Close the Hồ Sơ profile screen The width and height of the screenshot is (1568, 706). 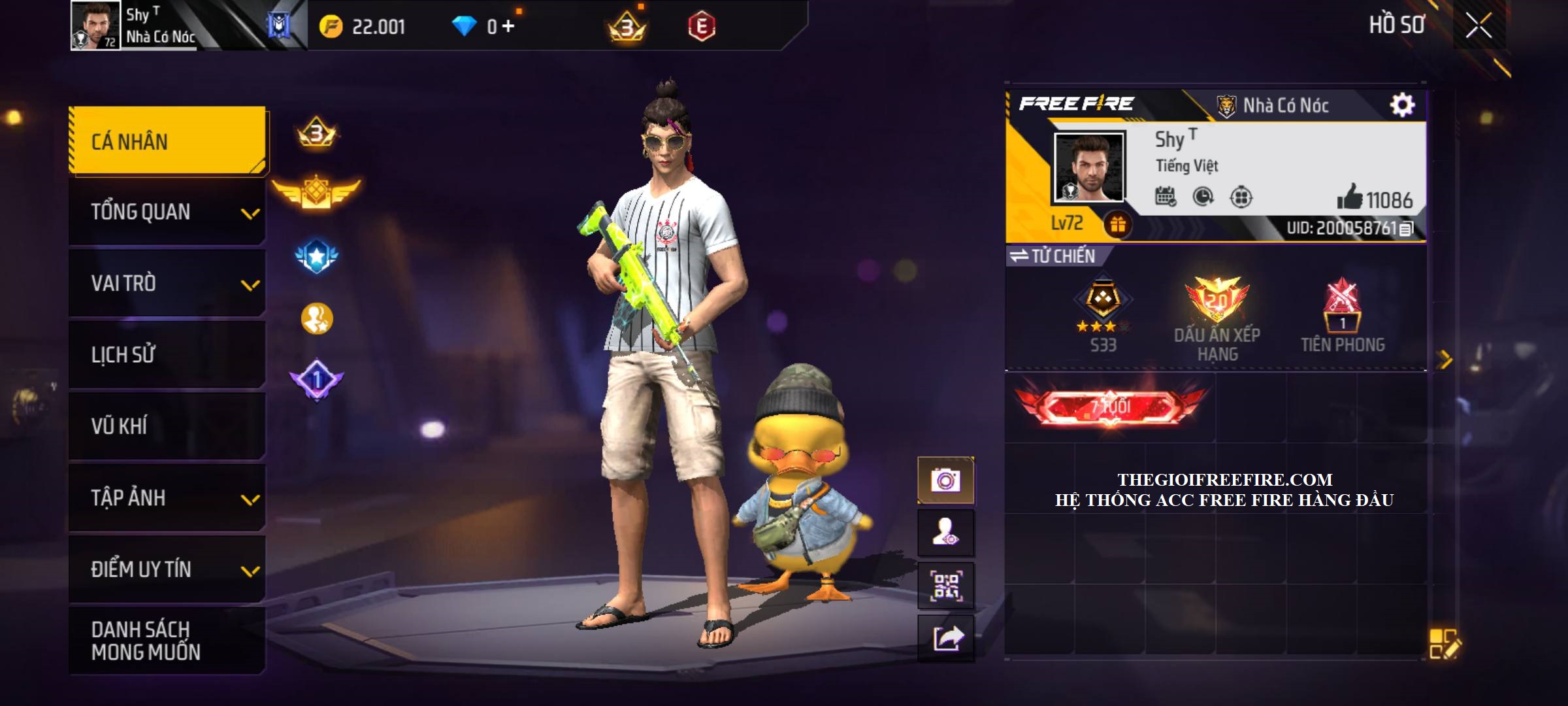pyautogui.click(x=1478, y=26)
